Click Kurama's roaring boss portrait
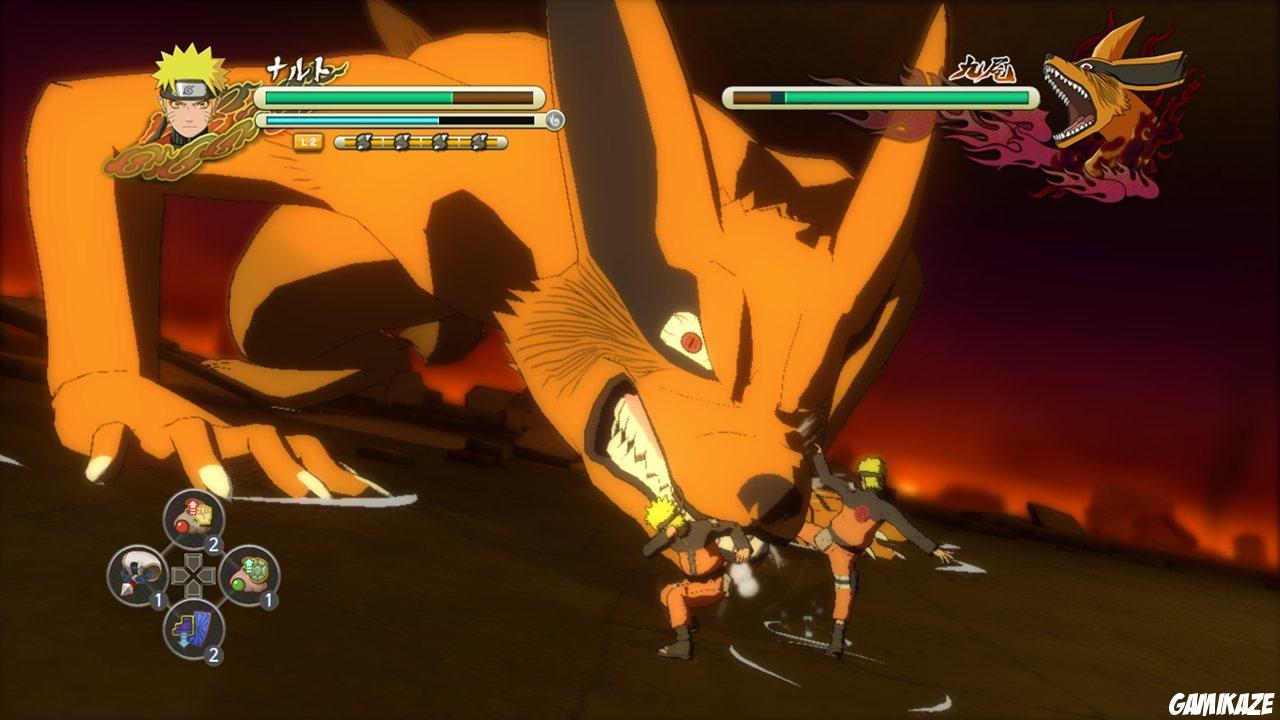This screenshot has width=1280, height=720. tap(1095, 90)
